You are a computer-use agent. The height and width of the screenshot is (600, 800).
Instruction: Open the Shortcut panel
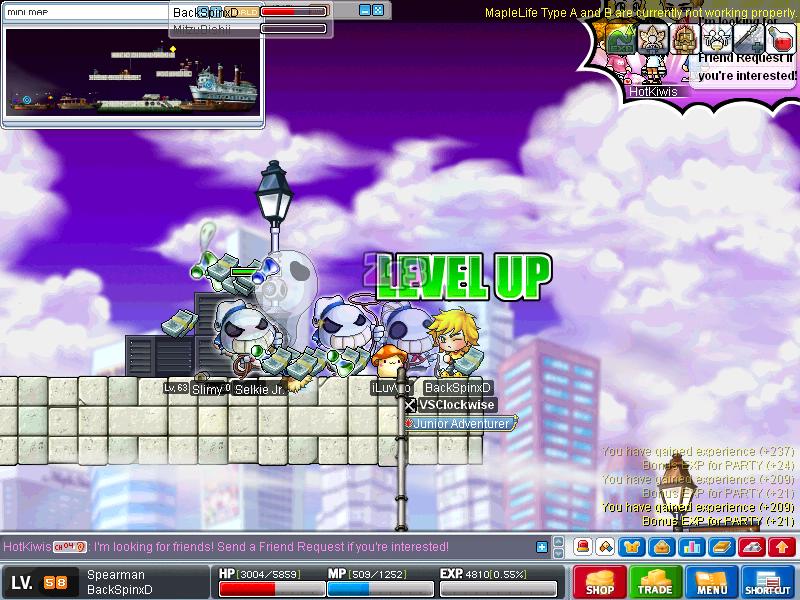tap(768, 583)
